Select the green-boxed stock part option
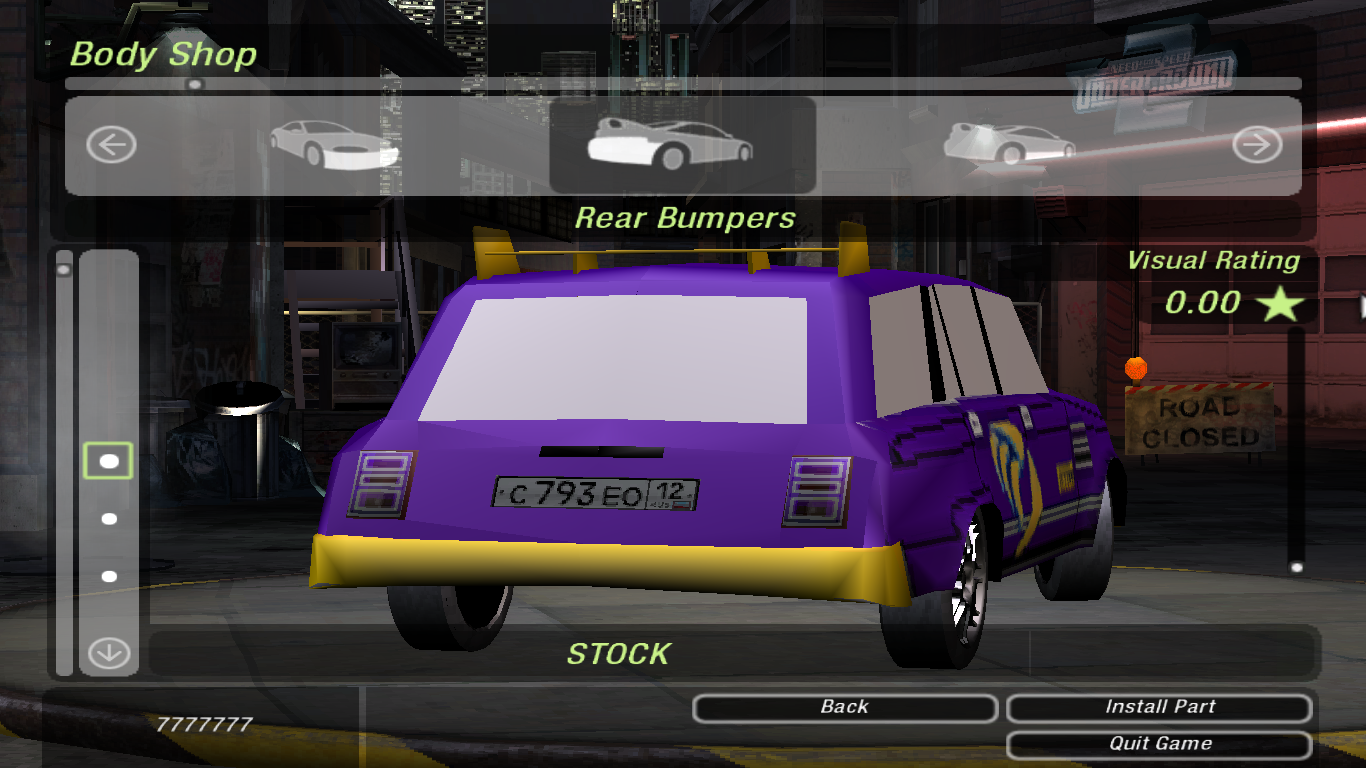Viewport: 1366px width, 768px height. (109, 461)
